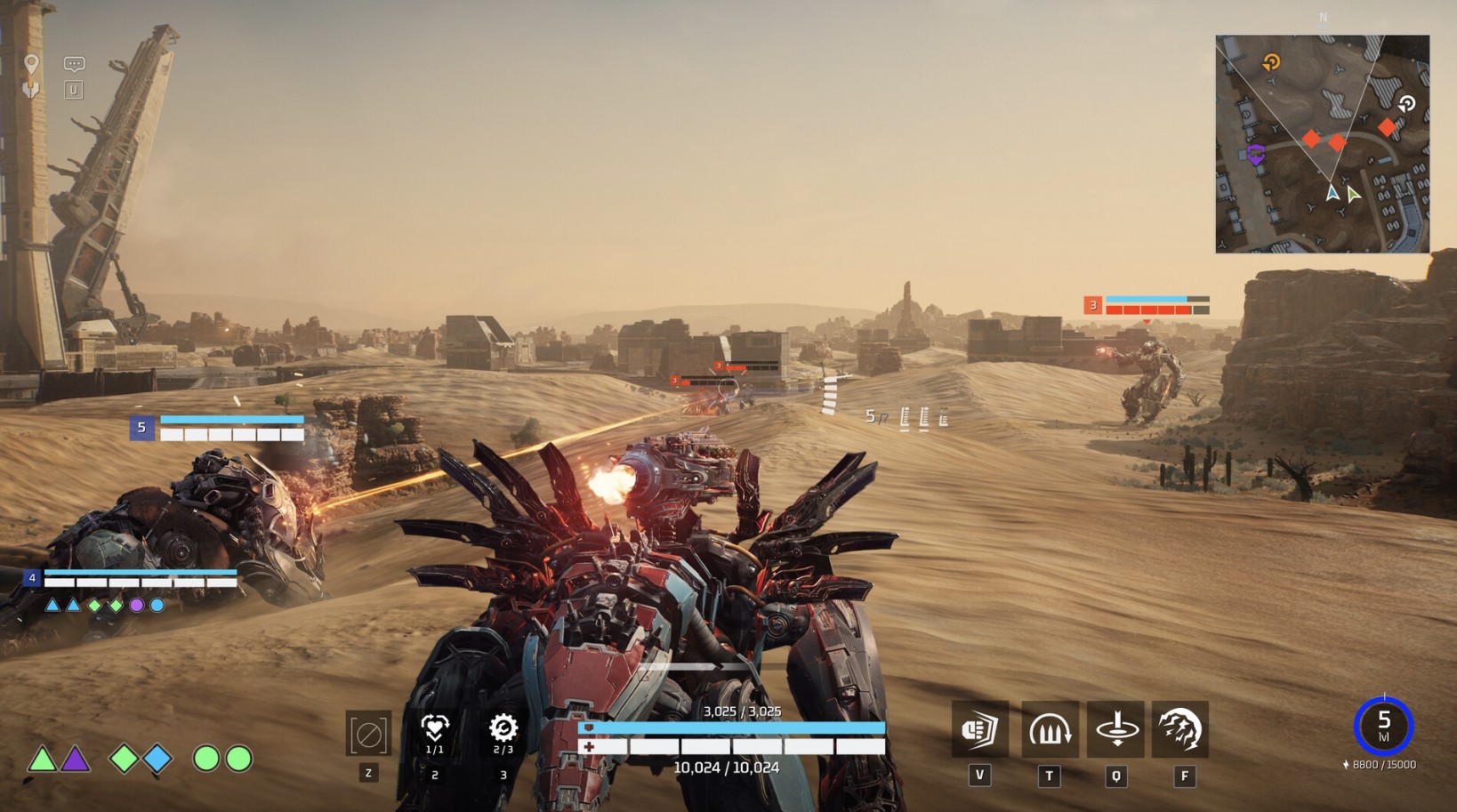Open the speedometer circle showing 5 M
1457x812 pixels.
(x=1385, y=726)
